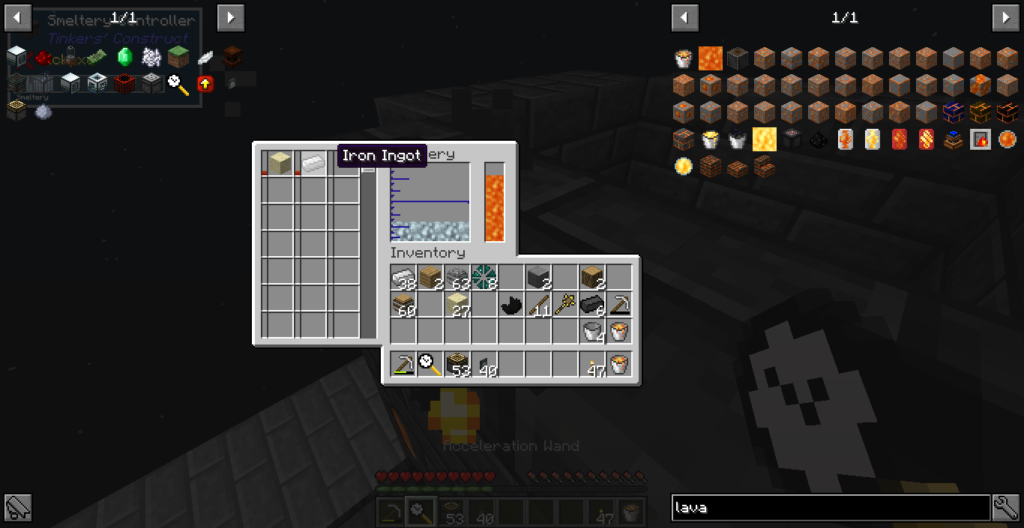Select the clock-faced Acceleration Wand in the hotbar

[431, 364]
